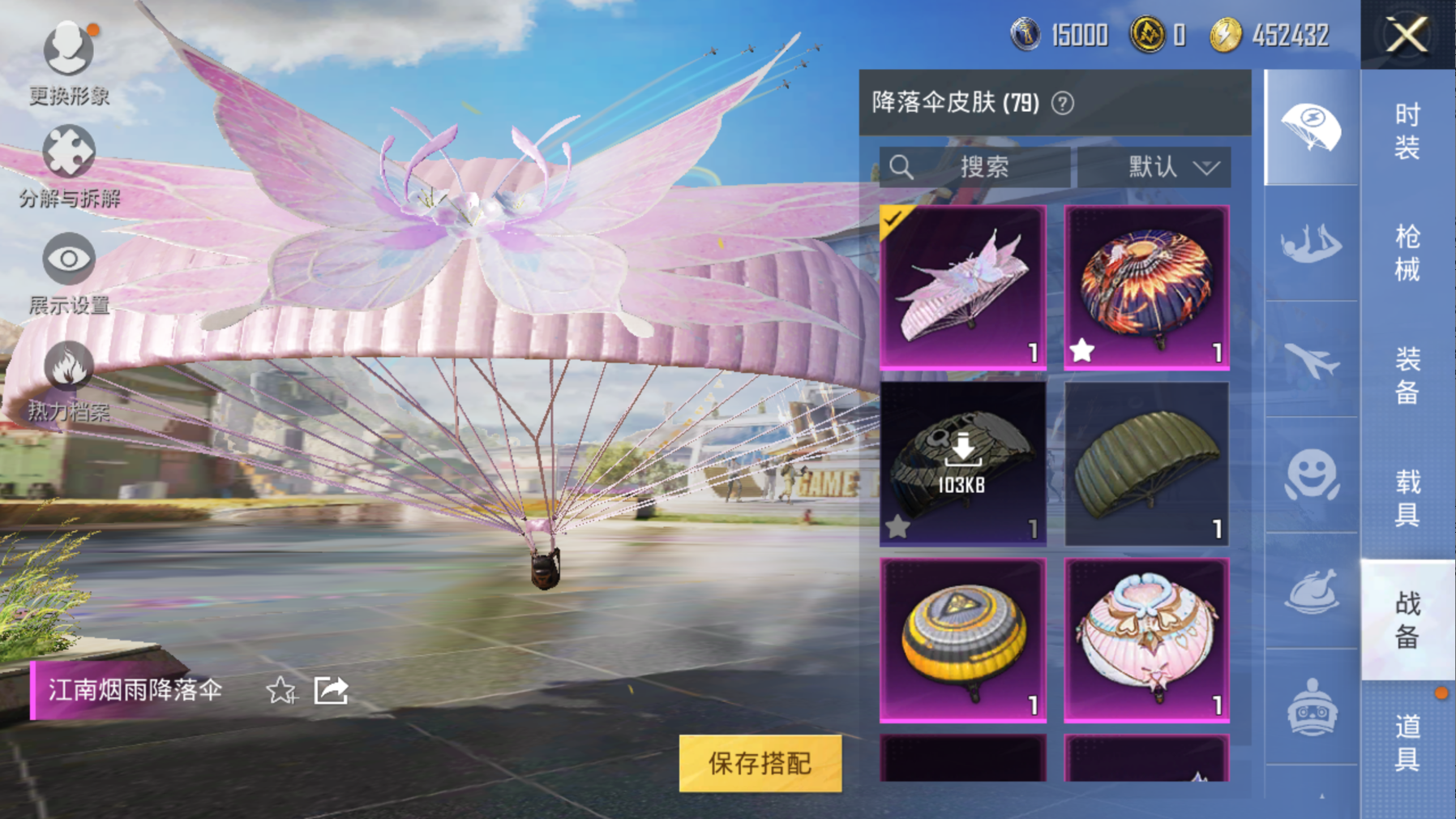Show help for 降落伞皮肤 question mark
This screenshot has height=819, width=1456.
click(1062, 103)
